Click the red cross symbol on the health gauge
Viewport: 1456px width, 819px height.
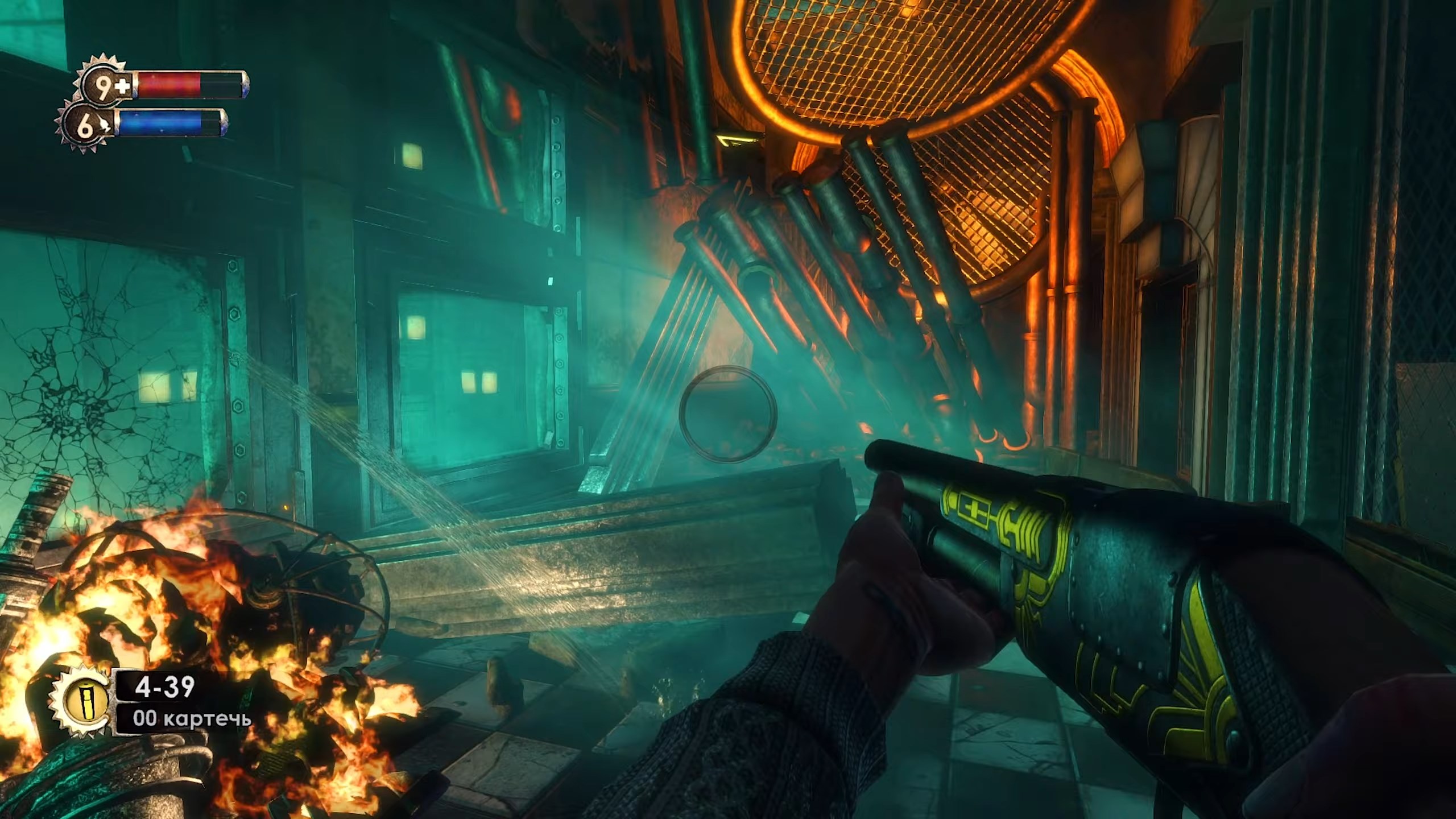coord(122,86)
